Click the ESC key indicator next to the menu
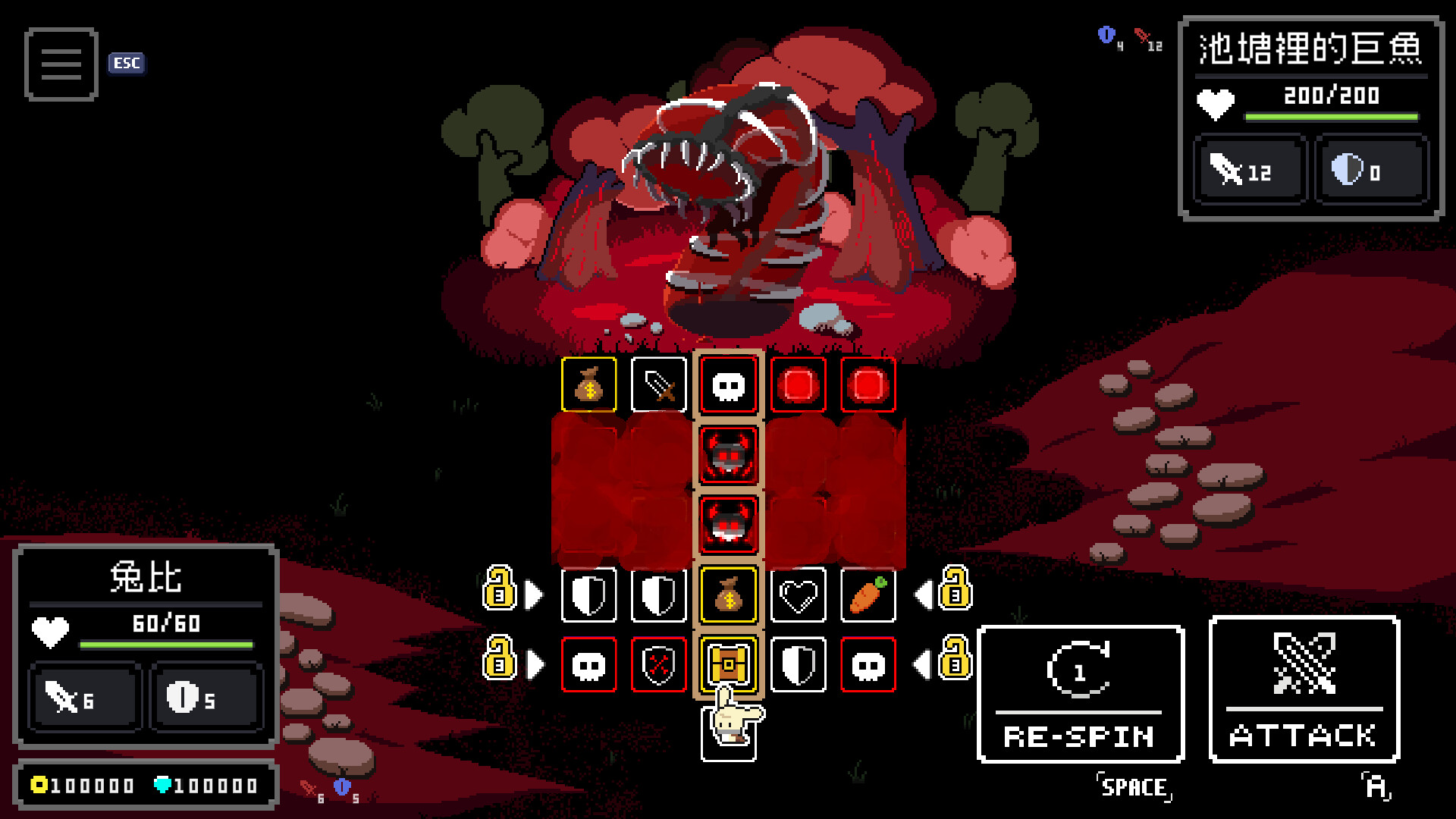 click(x=126, y=64)
